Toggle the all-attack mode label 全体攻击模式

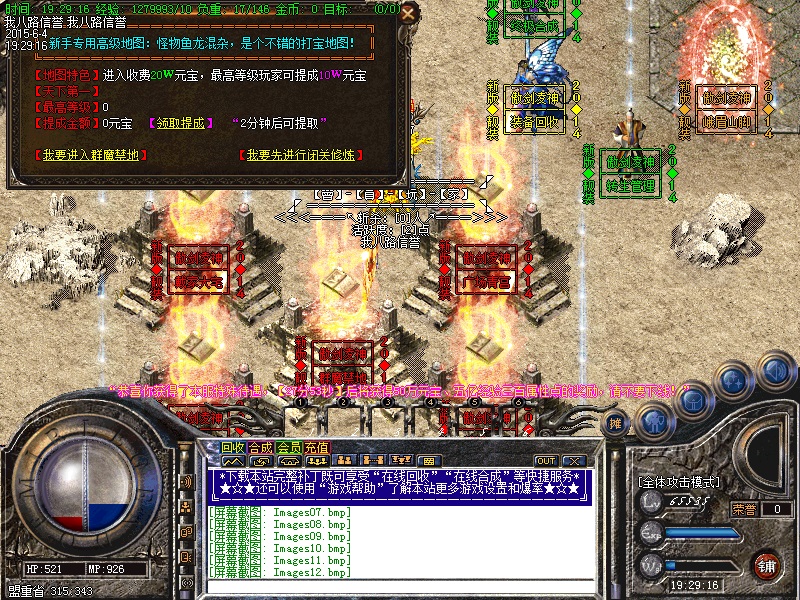point(680,482)
